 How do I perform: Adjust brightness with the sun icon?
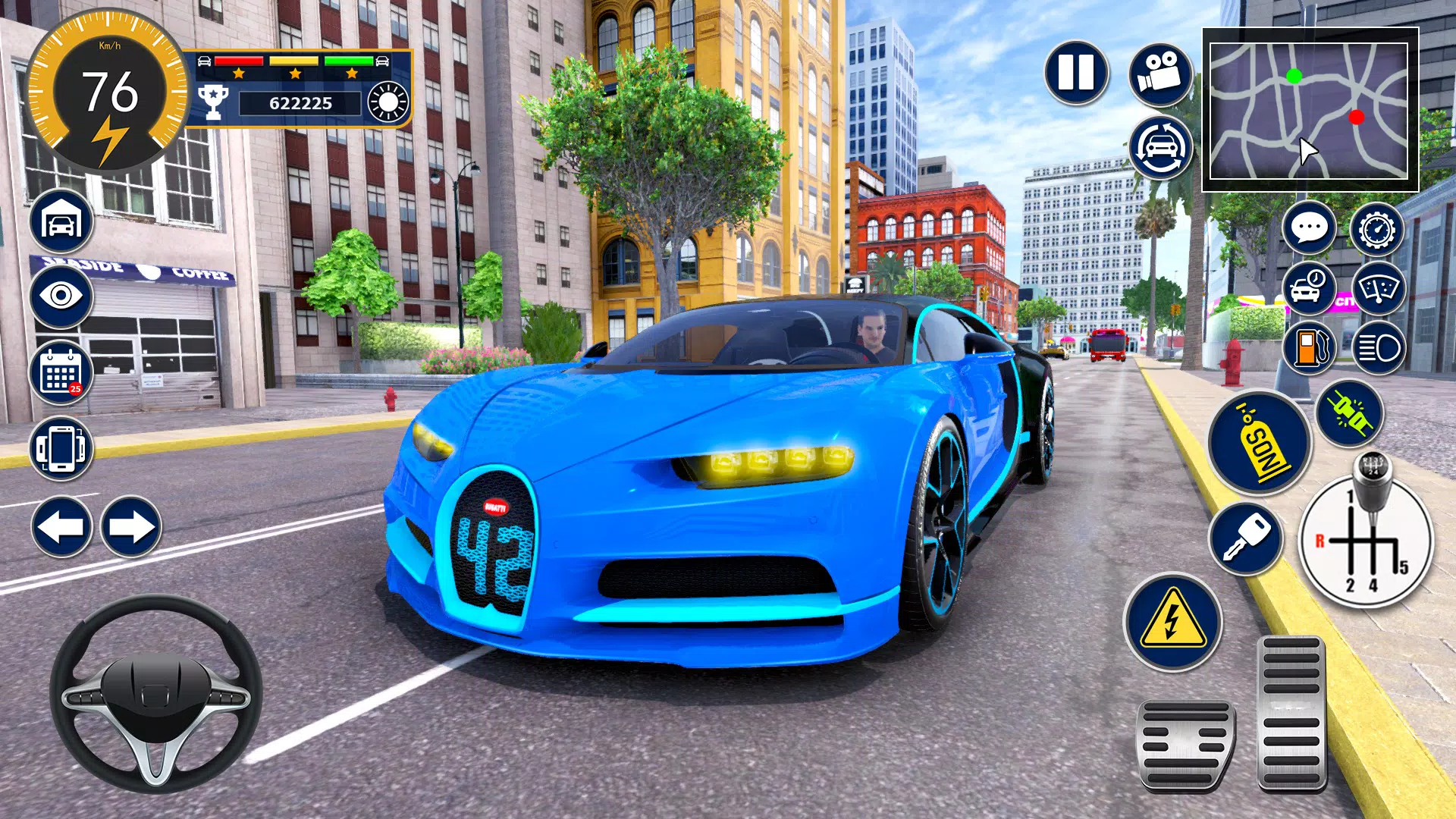tap(387, 102)
